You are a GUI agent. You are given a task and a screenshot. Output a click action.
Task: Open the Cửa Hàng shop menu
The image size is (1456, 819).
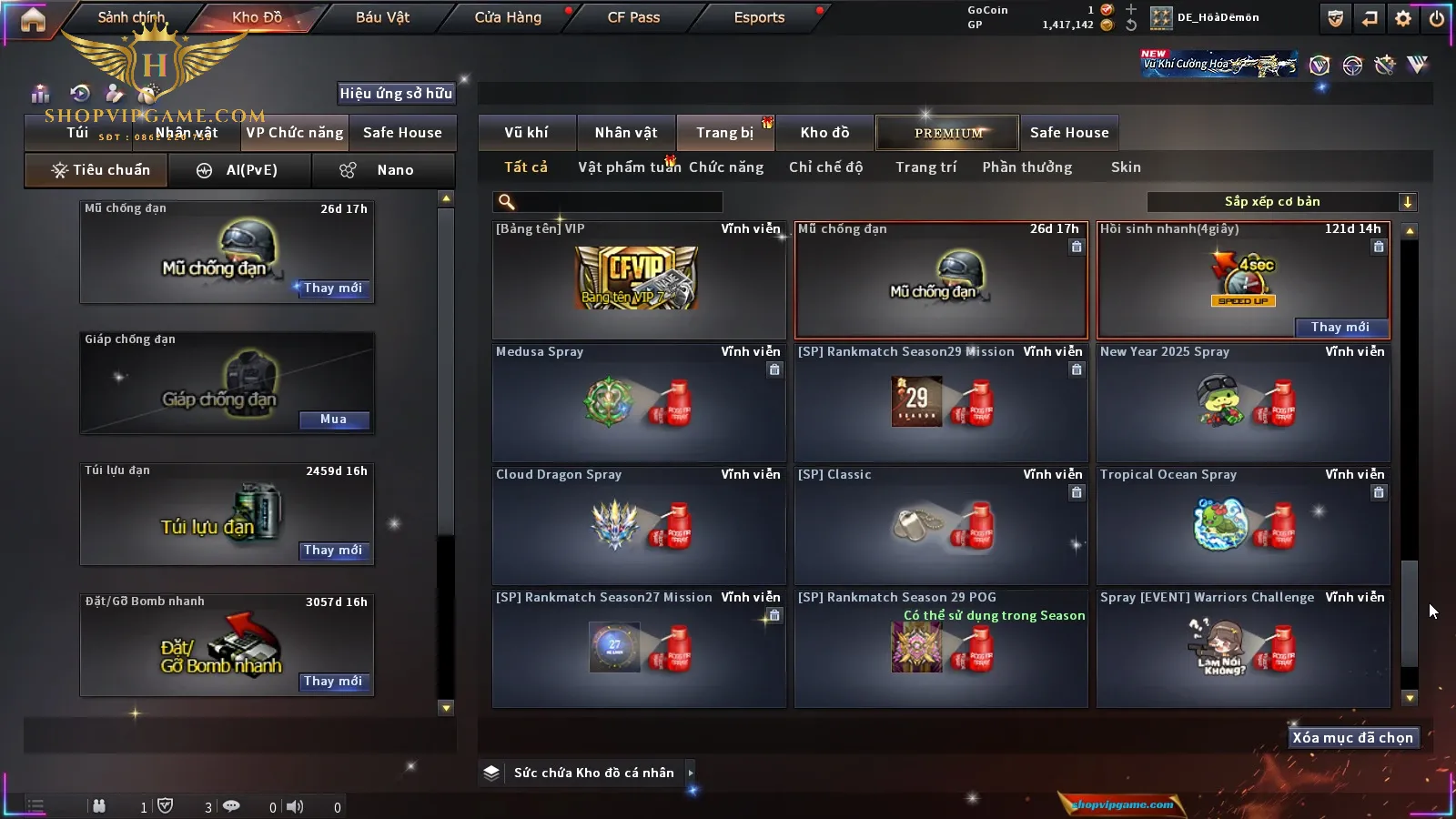508,17
